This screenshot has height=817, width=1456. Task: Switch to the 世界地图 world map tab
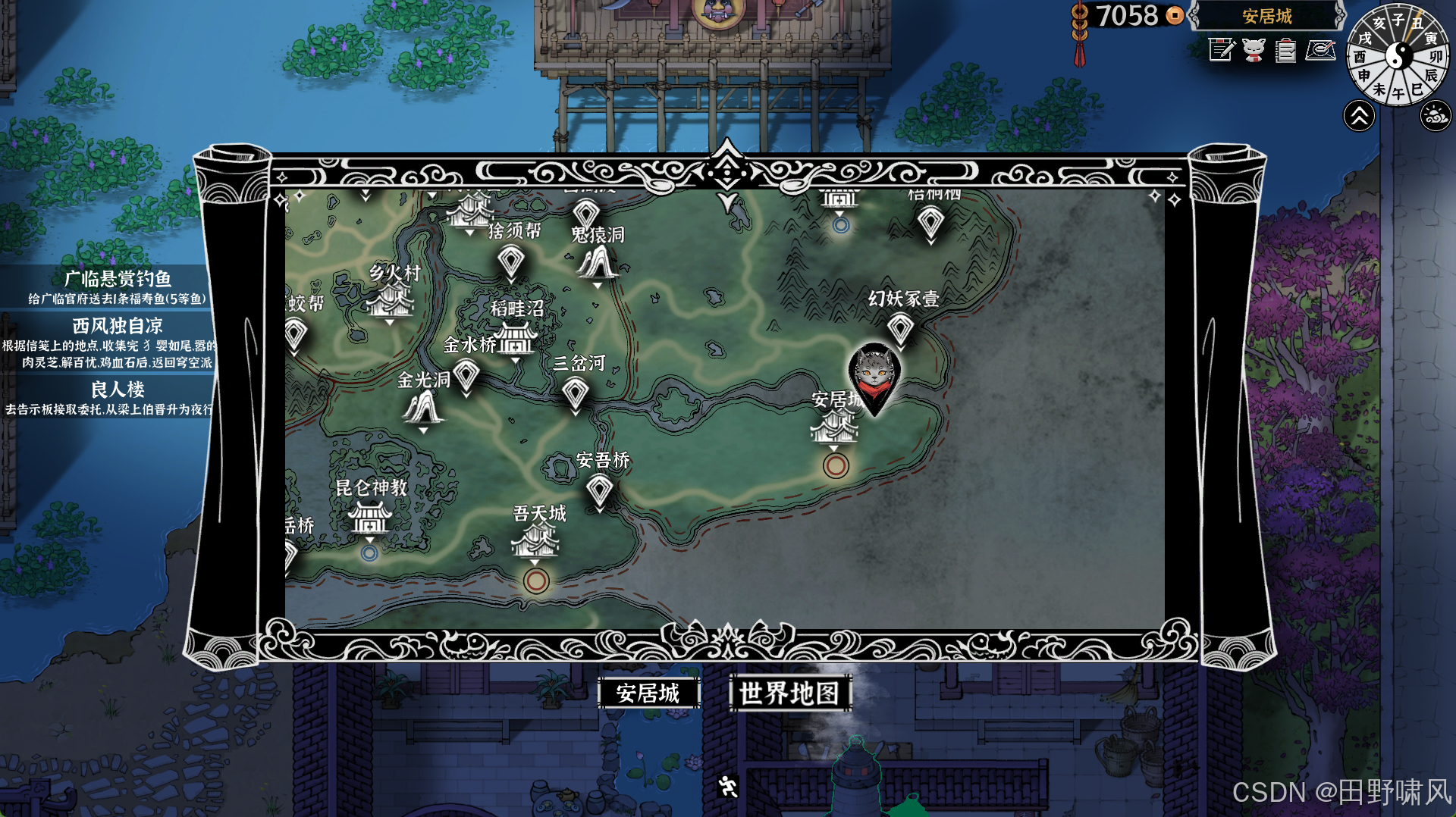click(x=789, y=693)
